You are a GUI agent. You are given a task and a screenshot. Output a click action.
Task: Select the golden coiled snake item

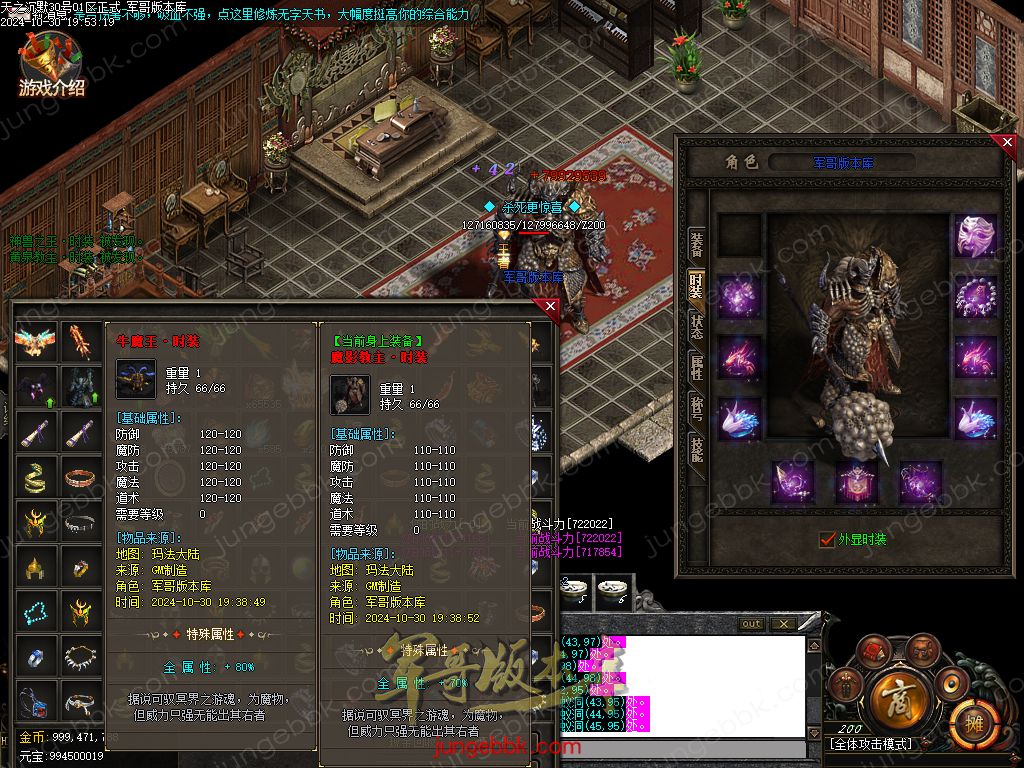[35, 477]
